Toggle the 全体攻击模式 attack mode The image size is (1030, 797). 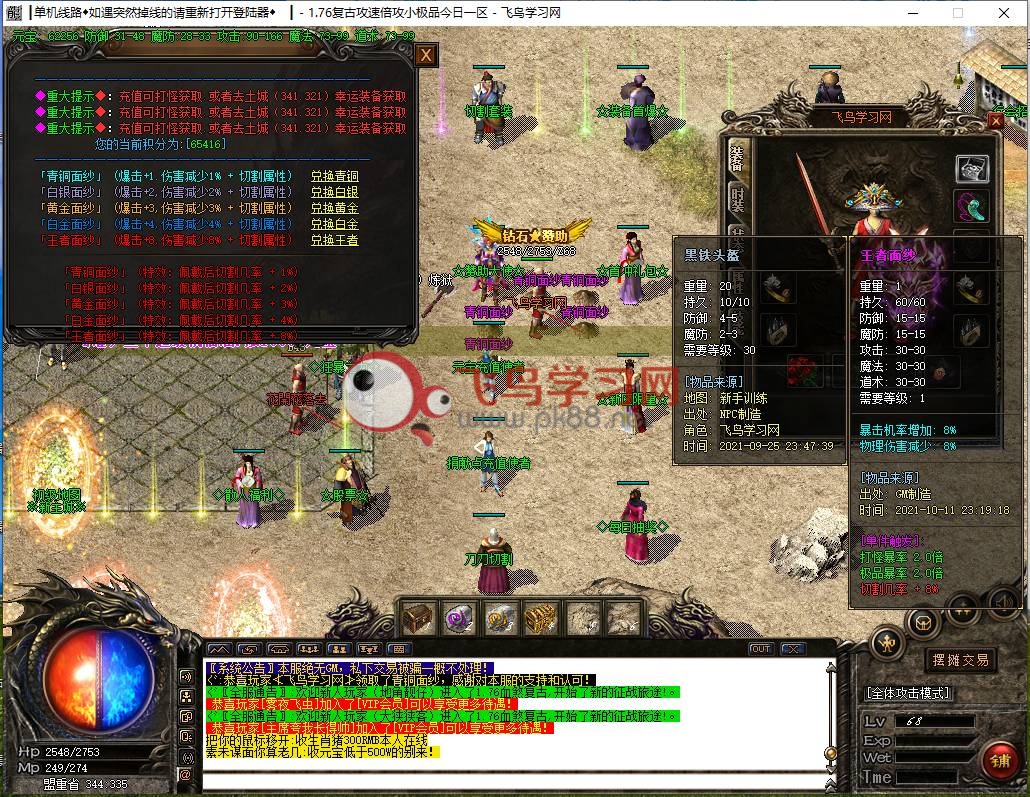(x=908, y=693)
